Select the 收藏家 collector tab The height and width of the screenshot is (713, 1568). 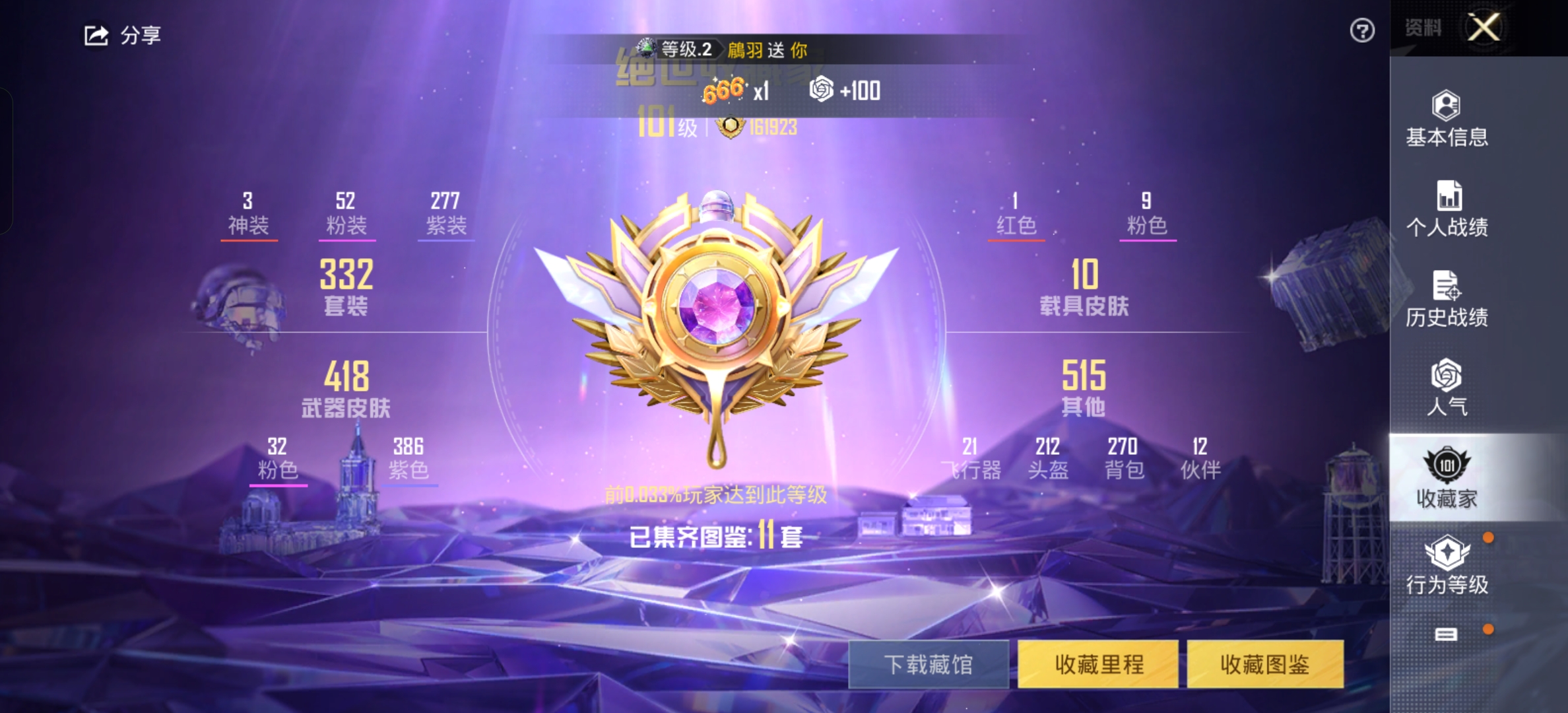coord(1447,478)
